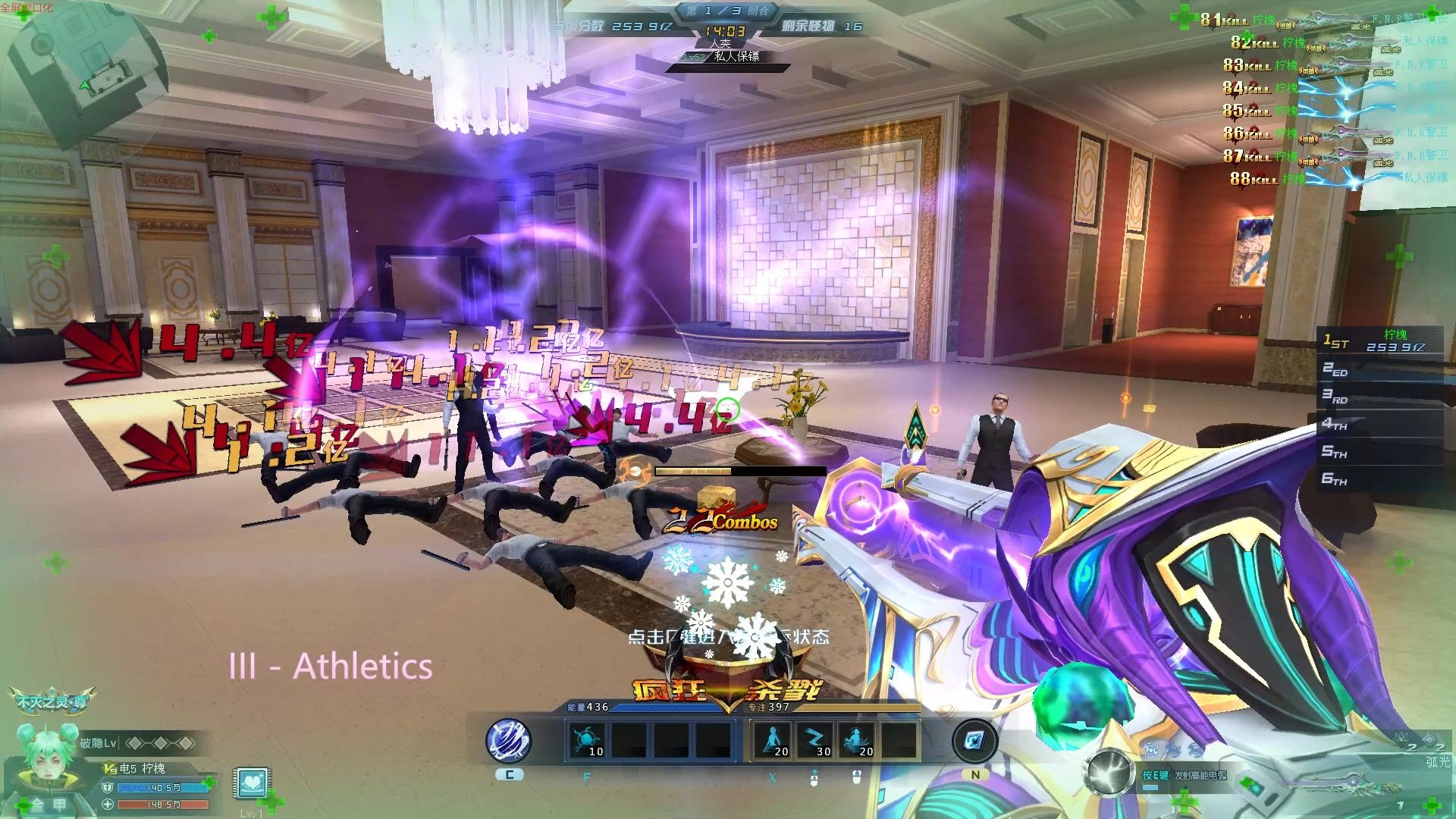Open the glowing blue card icon
Image resolution: width=1456 pixels, height=819 pixels.
974,739
